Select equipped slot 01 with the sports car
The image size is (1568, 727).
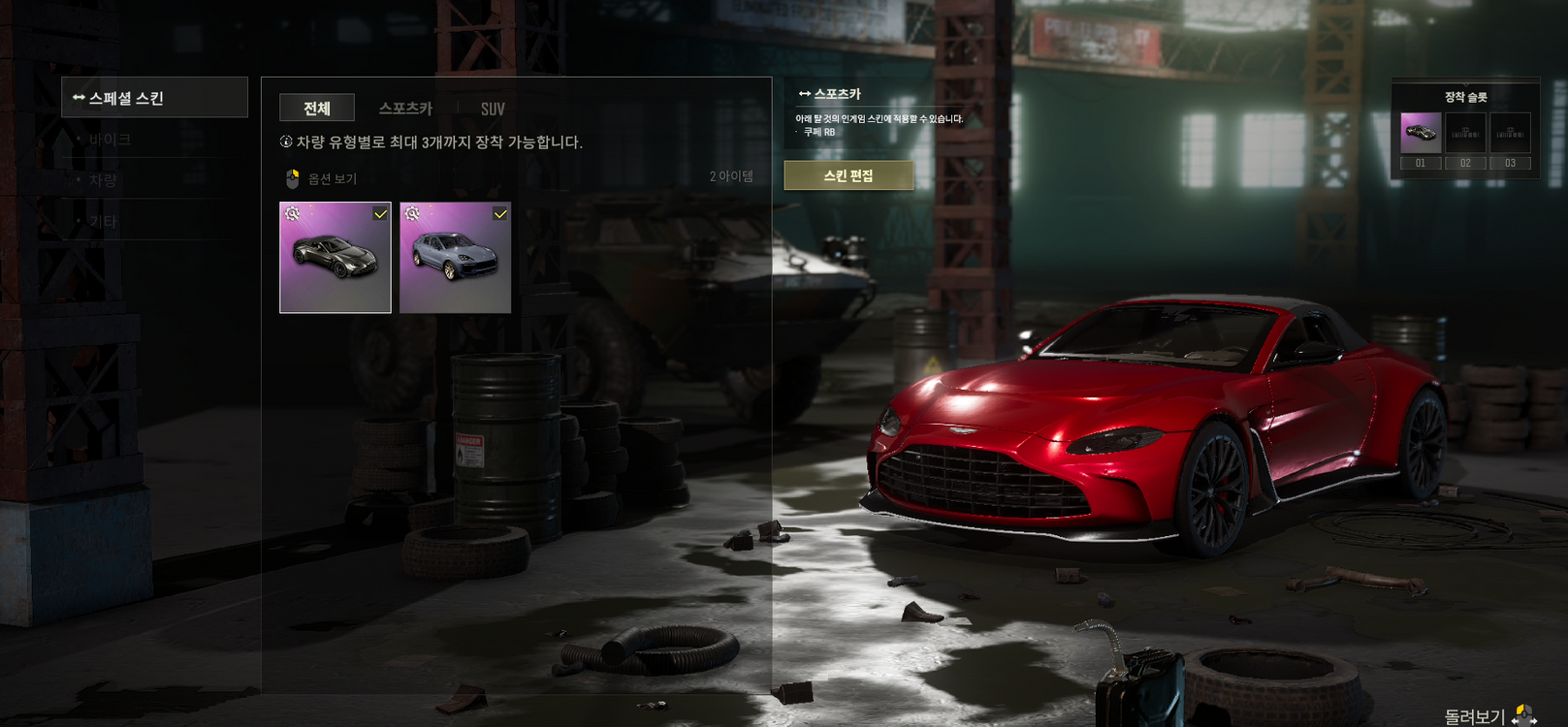1421,133
